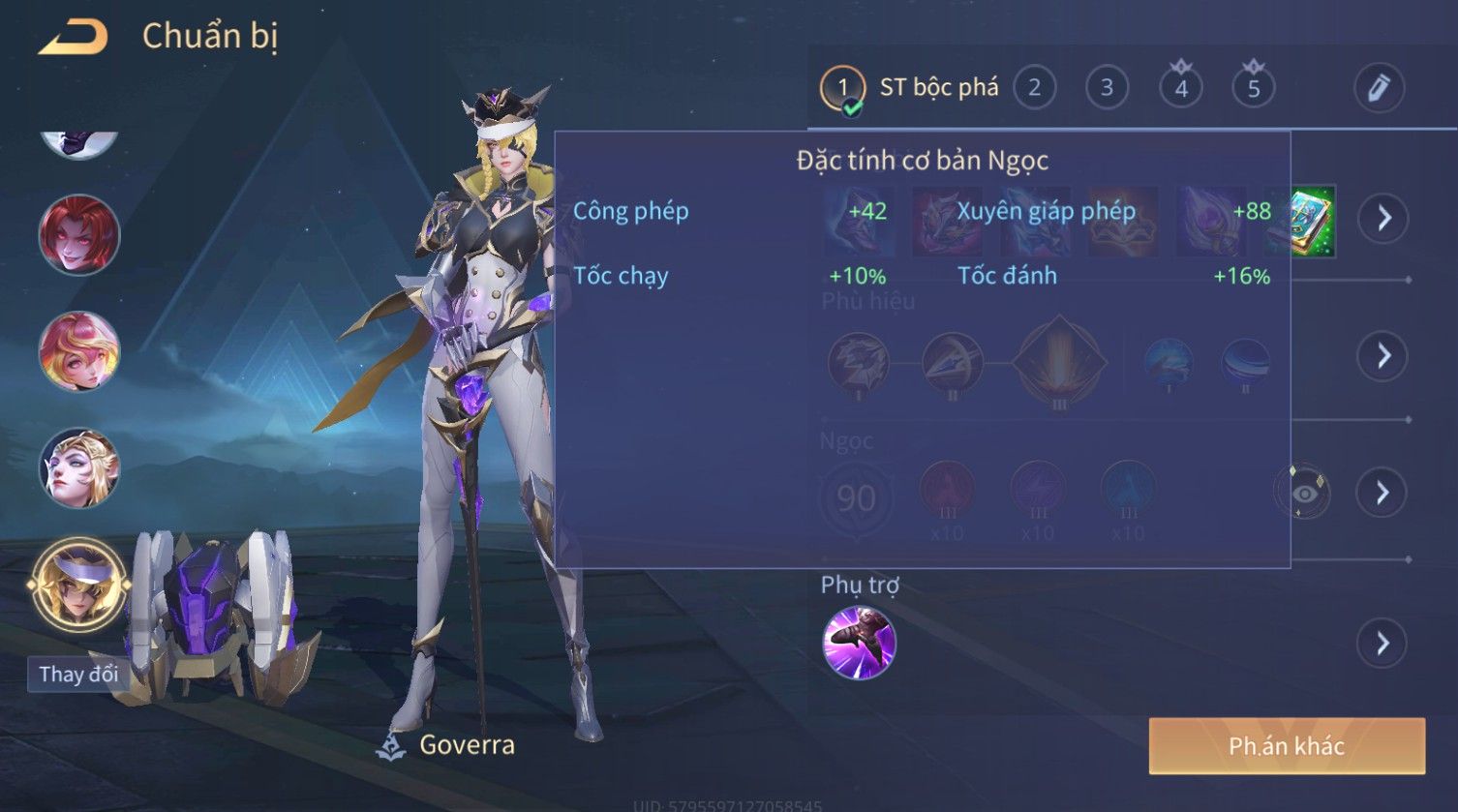
Task: Toggle the eye icon for gem details
Action: click(1303, 494)
